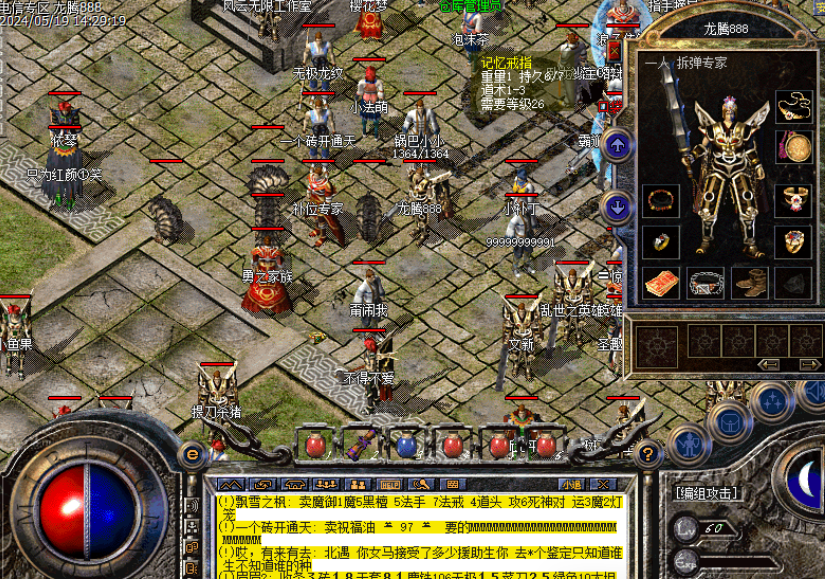Use the blue mana potion in the hotbar
This screenshot has width=825, height=579.
coord(406,444)
